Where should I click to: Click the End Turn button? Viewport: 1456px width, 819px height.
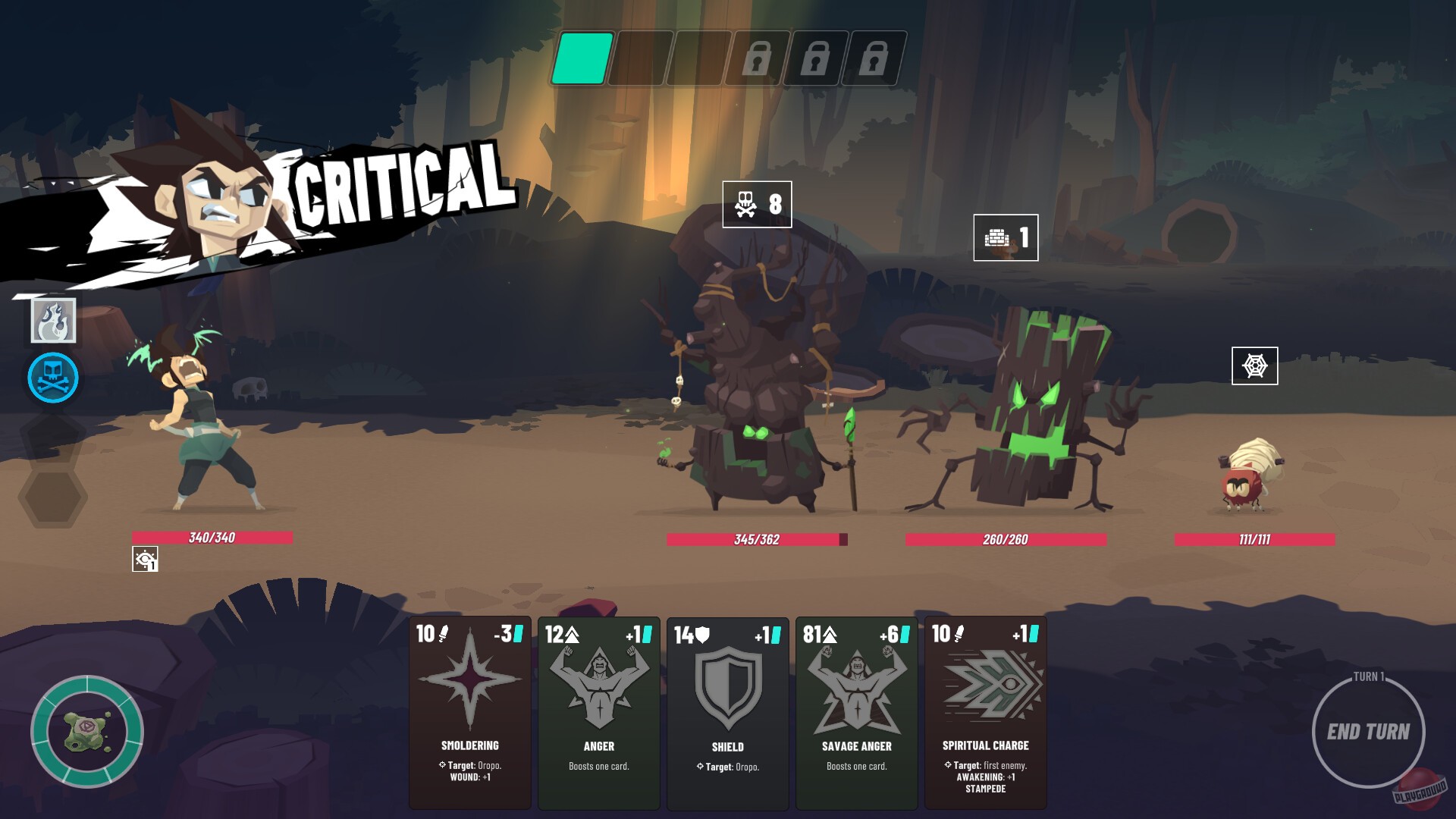(1371, 732)
